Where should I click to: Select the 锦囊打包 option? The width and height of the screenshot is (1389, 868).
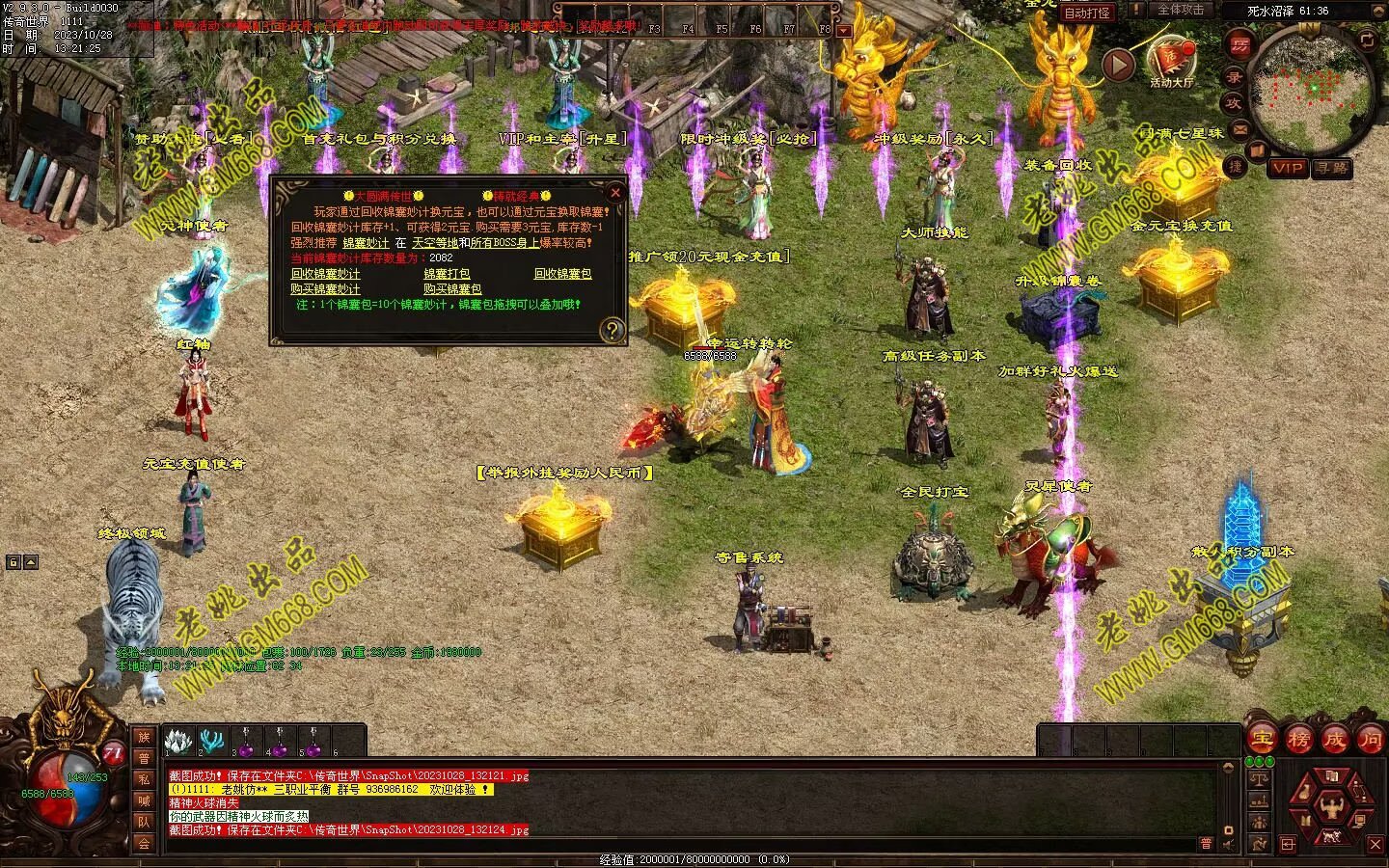tap(447, 274)
